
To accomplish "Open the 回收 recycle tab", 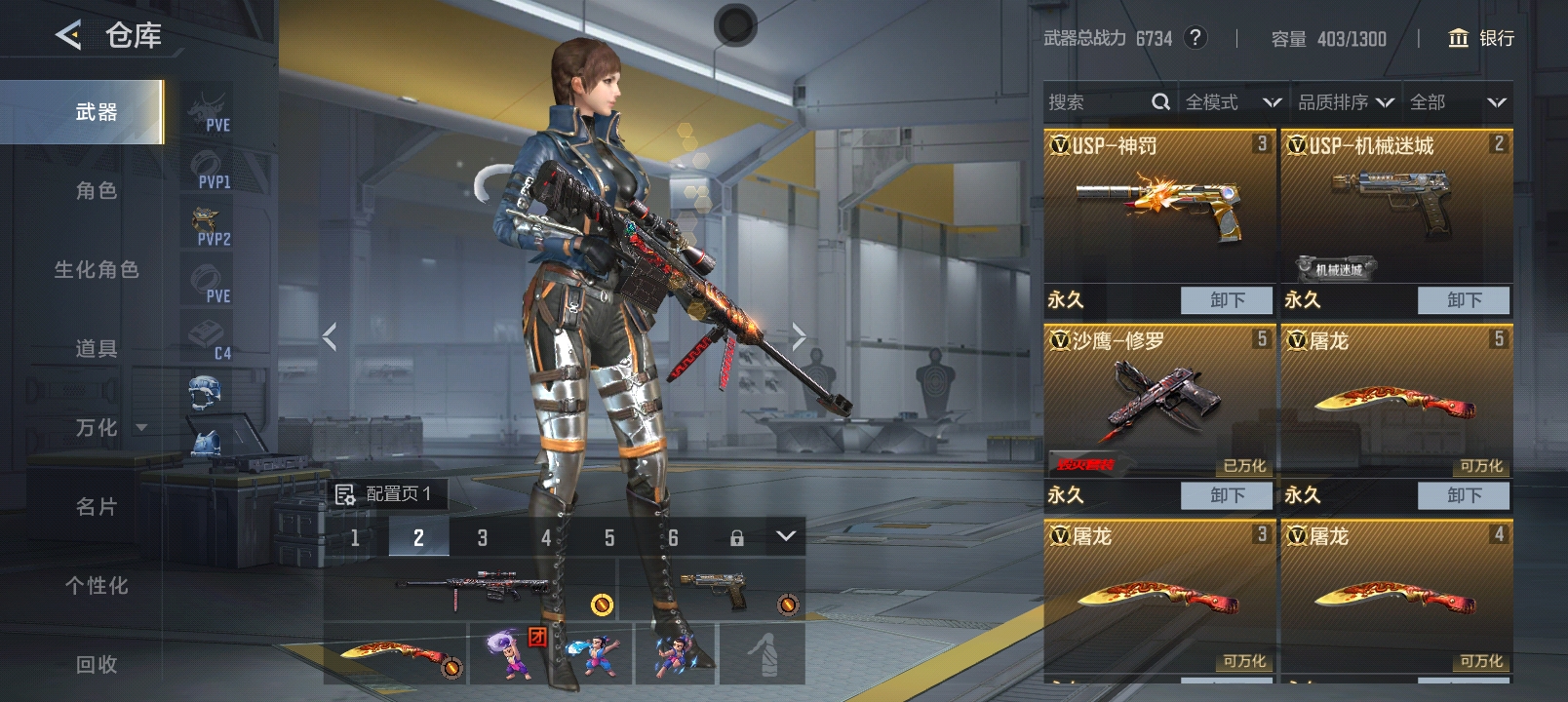I will 96,665.
